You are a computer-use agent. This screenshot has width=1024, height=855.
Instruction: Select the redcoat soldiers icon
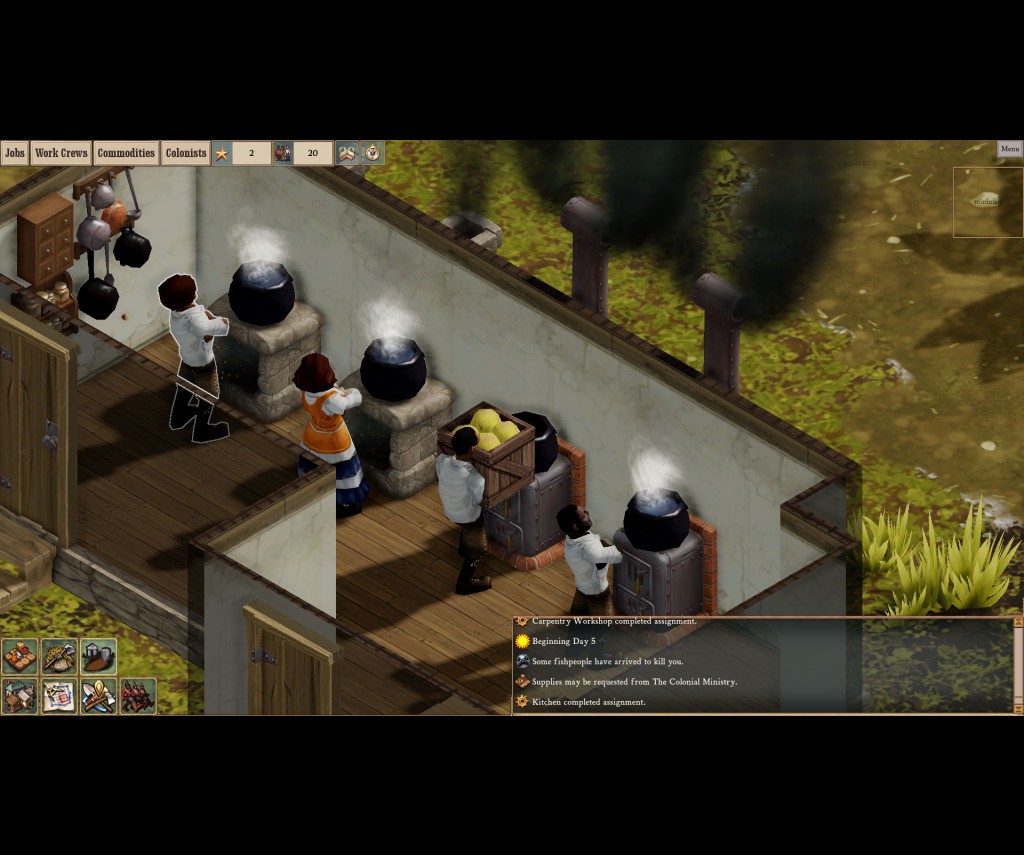[x=138, y=696]
